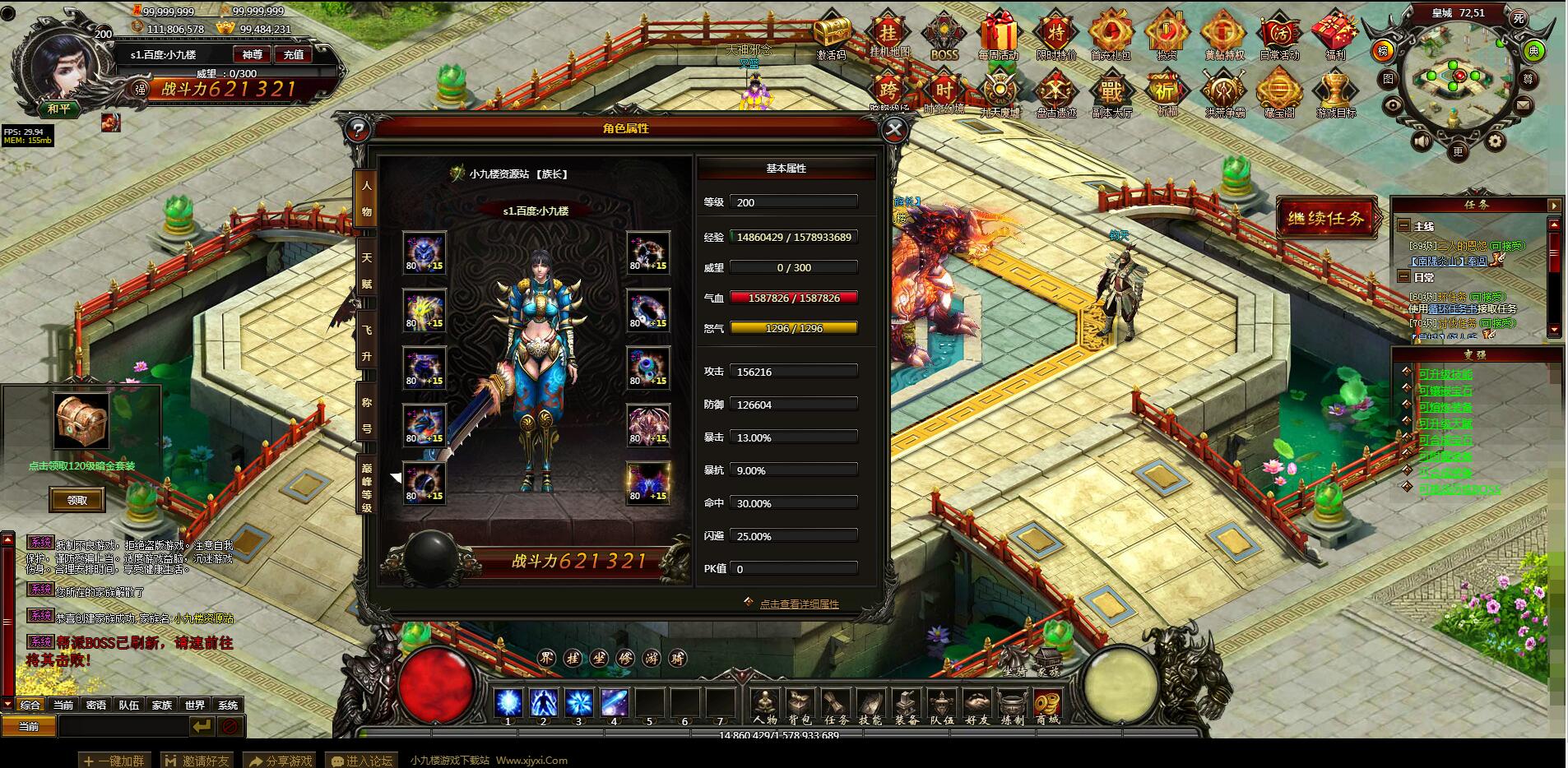This screenshot has width=1568, height=768.
Task: Select the 家族 clan chat tab
Action: coord(161,705)
